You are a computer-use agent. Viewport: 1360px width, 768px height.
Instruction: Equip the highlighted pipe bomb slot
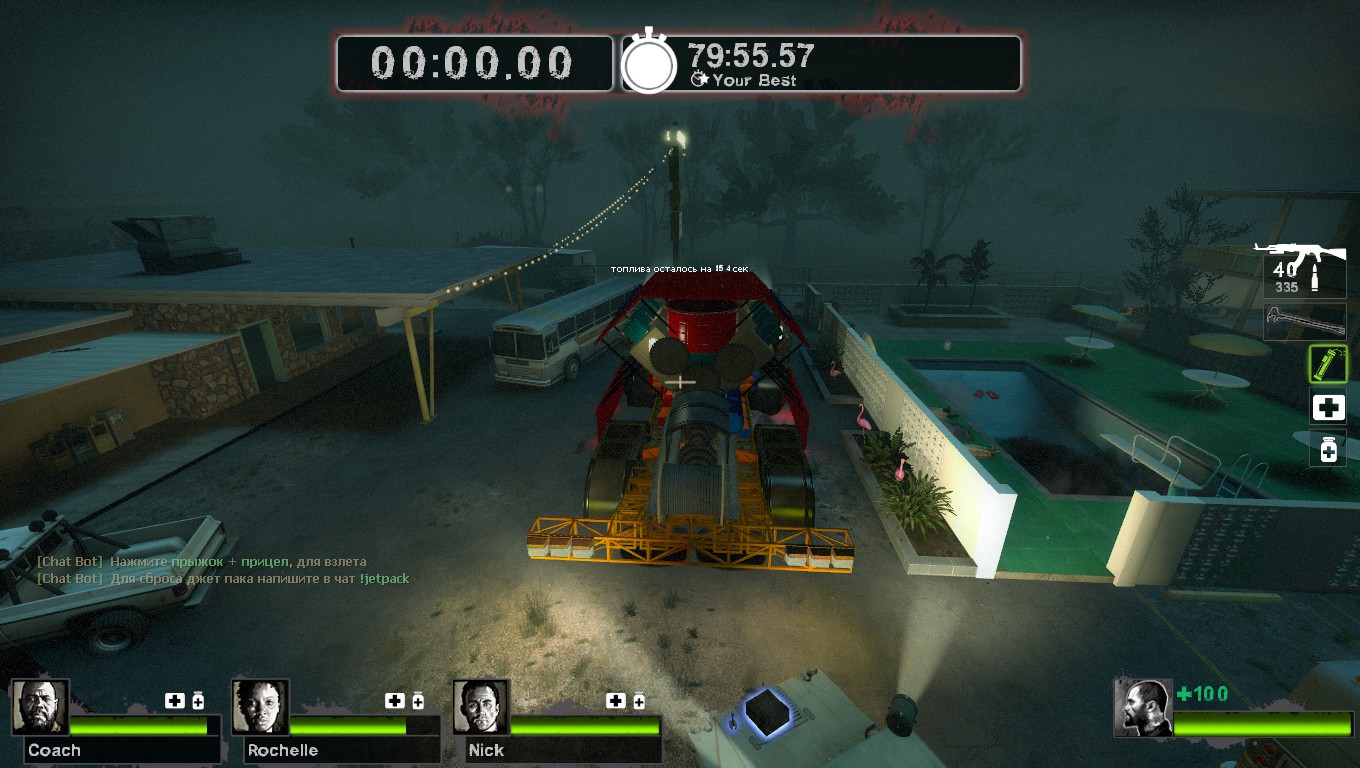click(x=1328, y=364)
